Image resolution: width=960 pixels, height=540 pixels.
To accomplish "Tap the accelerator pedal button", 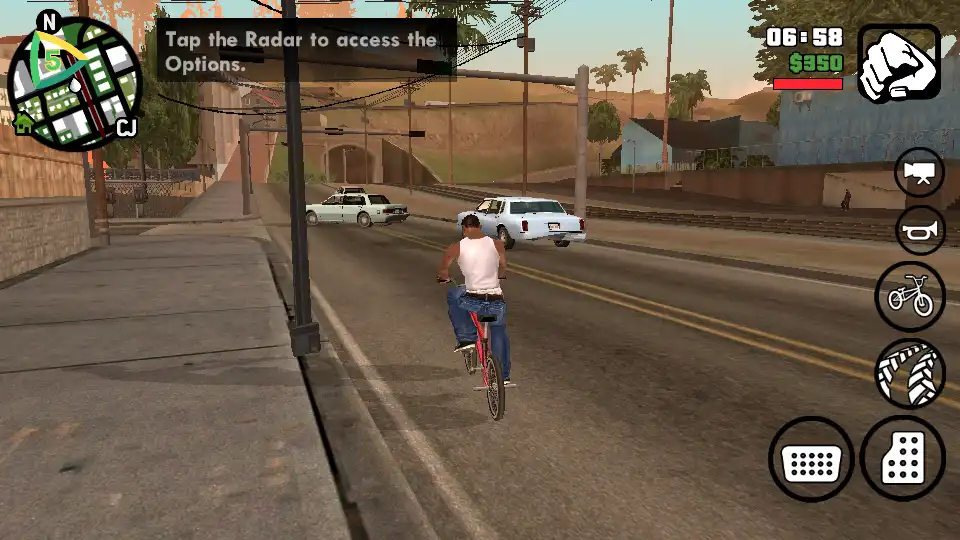I will (x=902, y=459).
